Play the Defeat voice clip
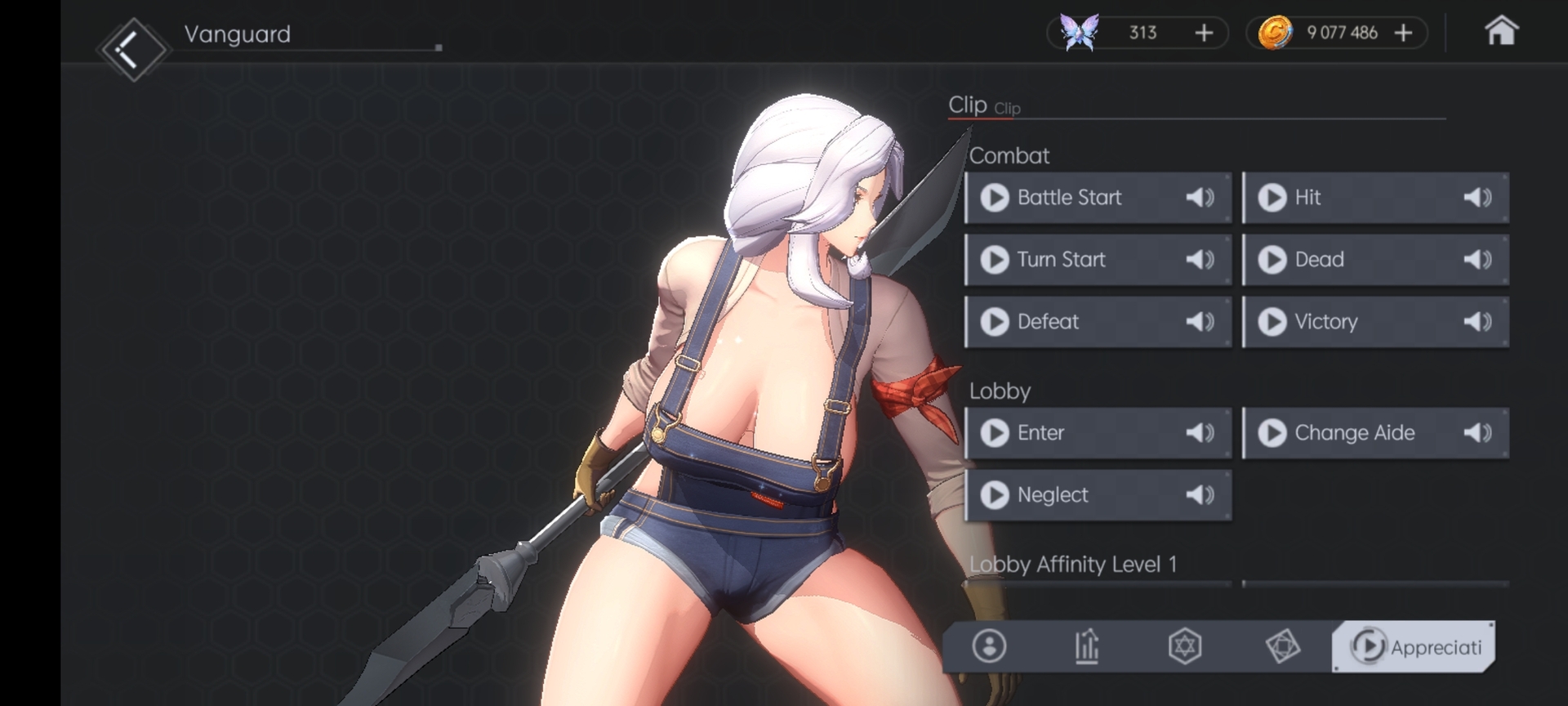 (x=995, y=322)
